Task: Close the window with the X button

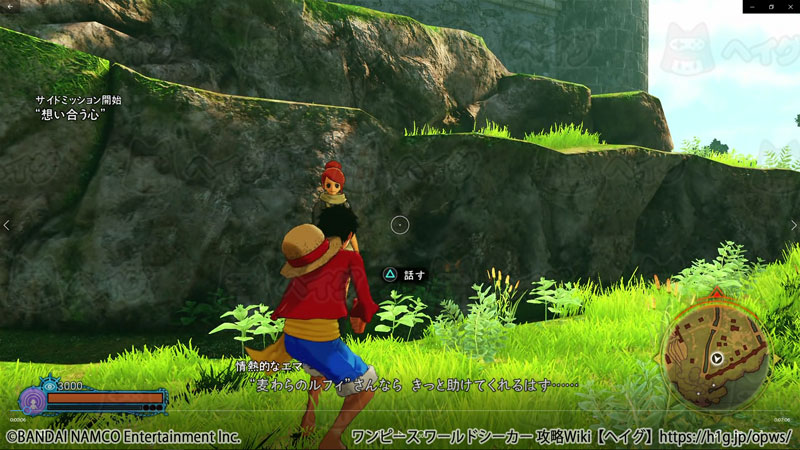Action: [x=788, y=6]
